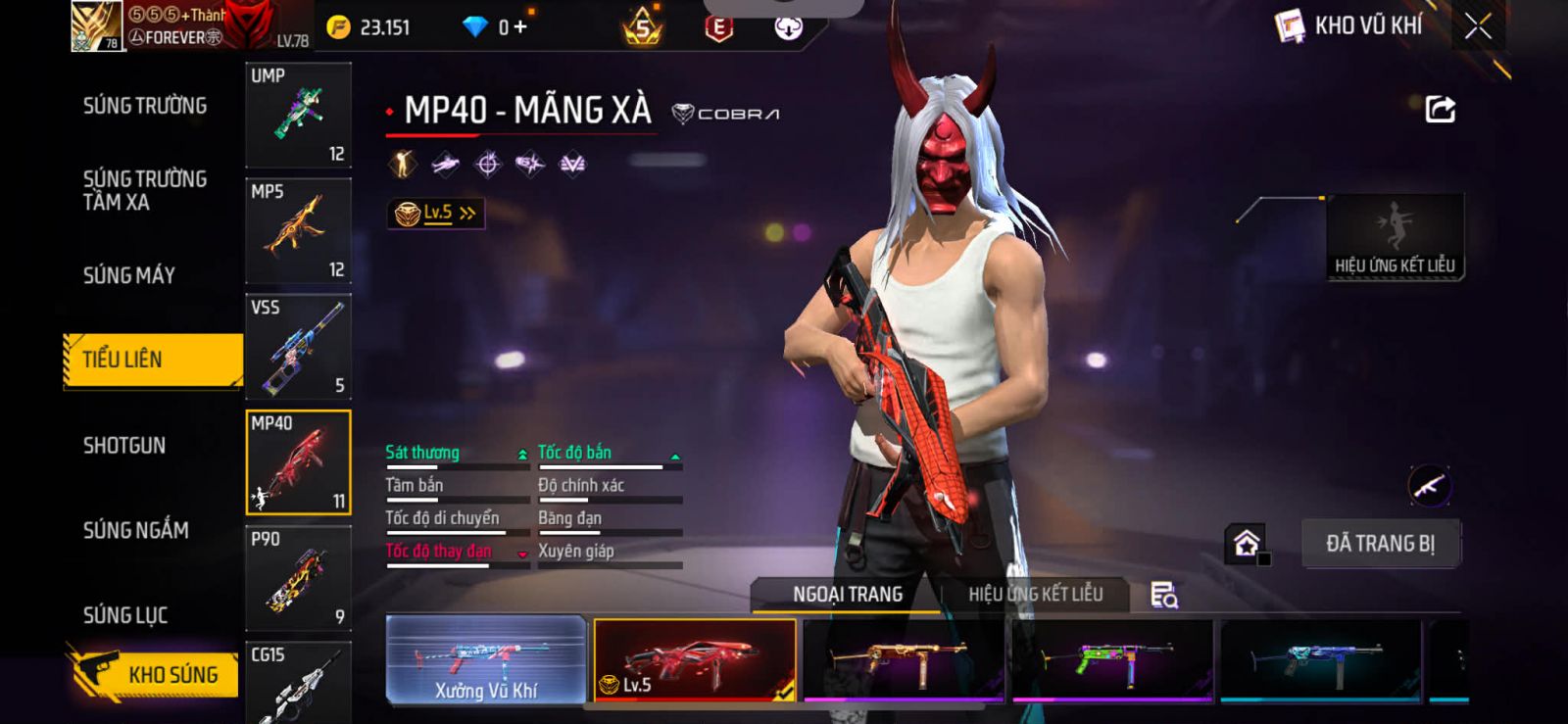
Task: Choose the Súng Lục category
Action: tap(125, 615)
